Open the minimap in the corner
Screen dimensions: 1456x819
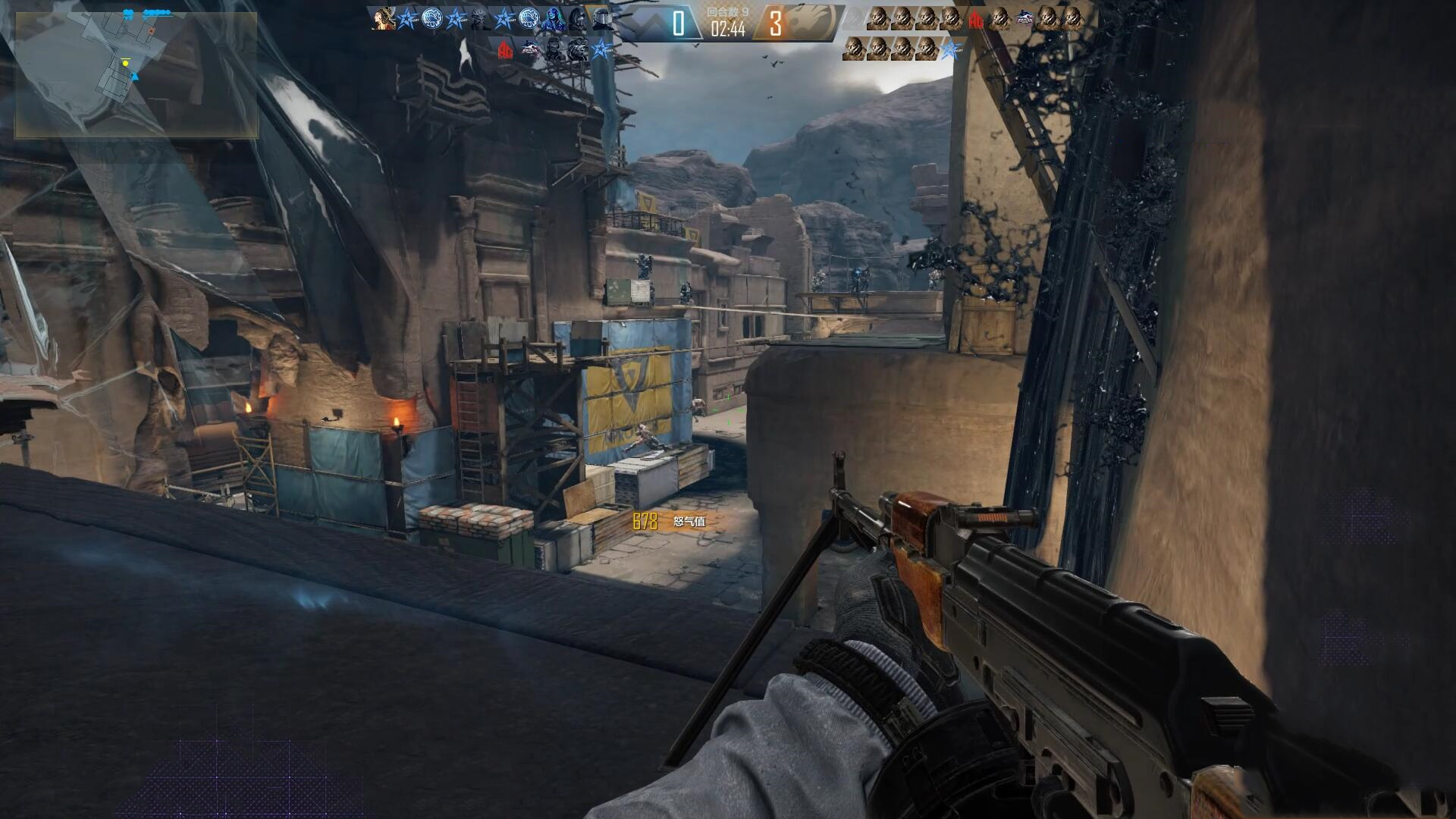click(136, 74)
